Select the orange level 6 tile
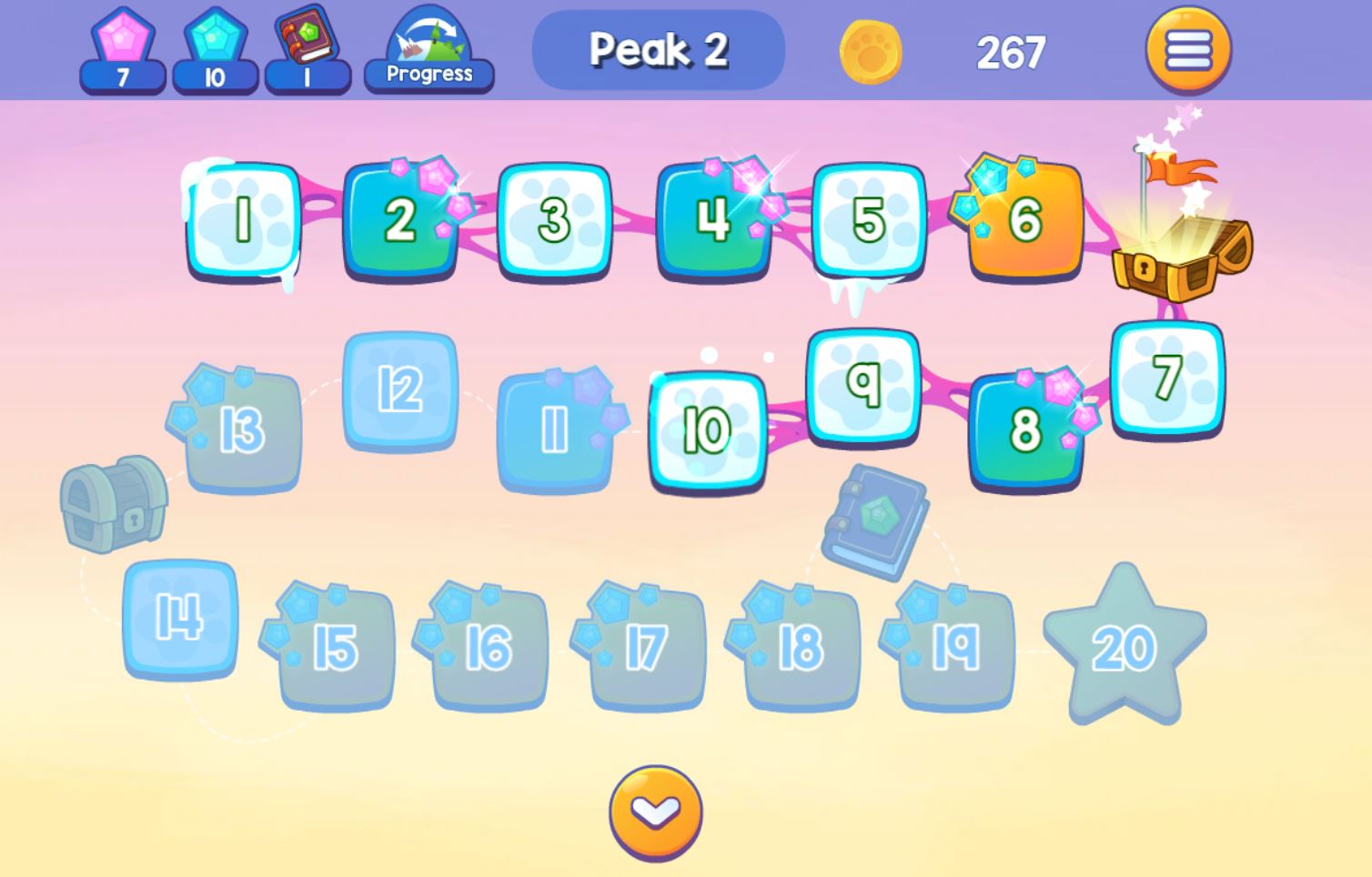This screenshot has height=877, width=1372. pos(1025,219)
